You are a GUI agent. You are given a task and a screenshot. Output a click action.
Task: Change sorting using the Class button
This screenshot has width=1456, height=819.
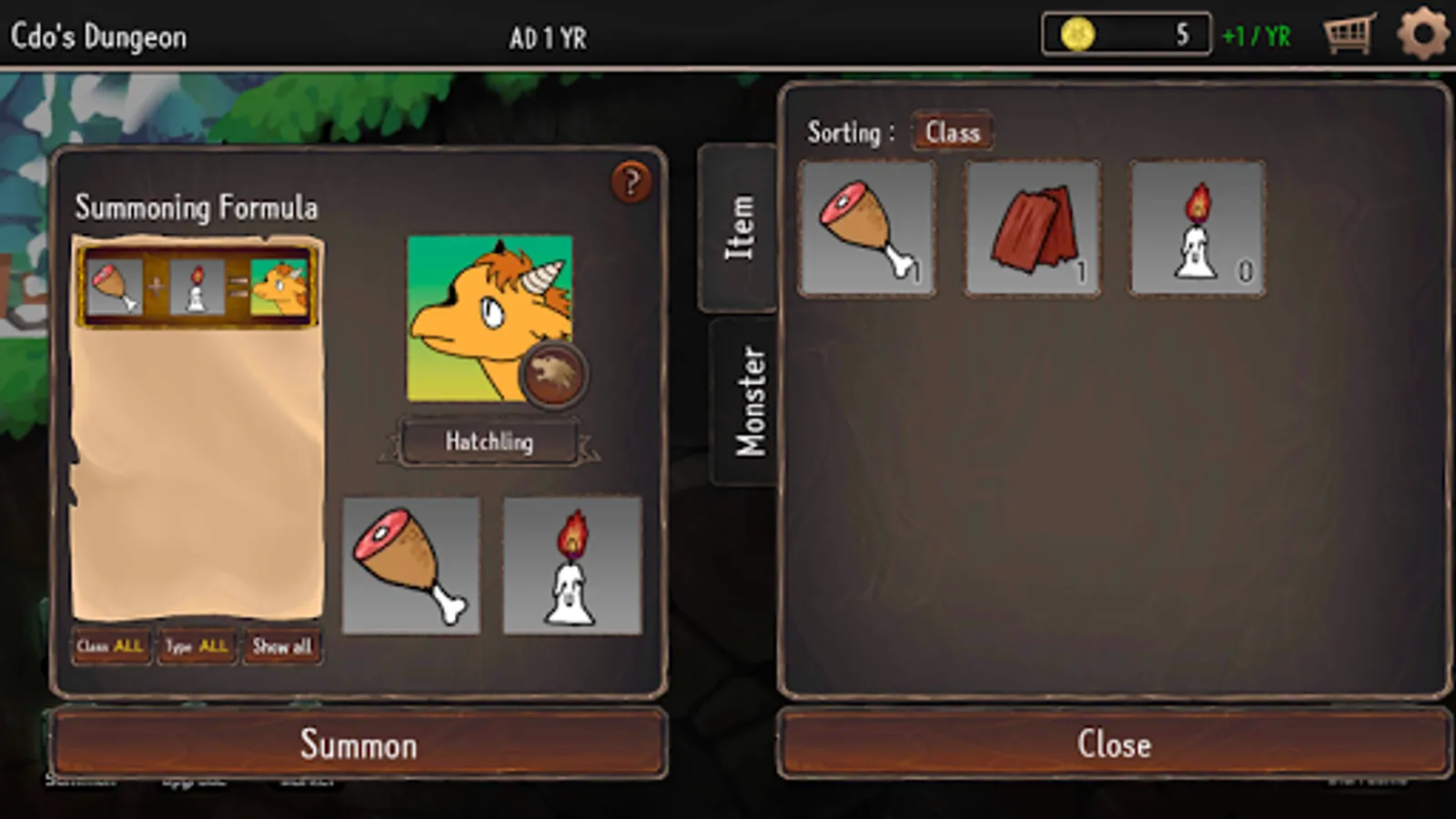tap(952, 133)
